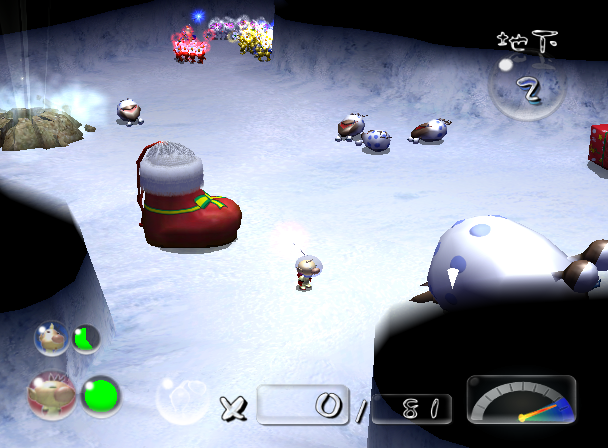Check the treasure gauge radar dial

coord(521,400)
